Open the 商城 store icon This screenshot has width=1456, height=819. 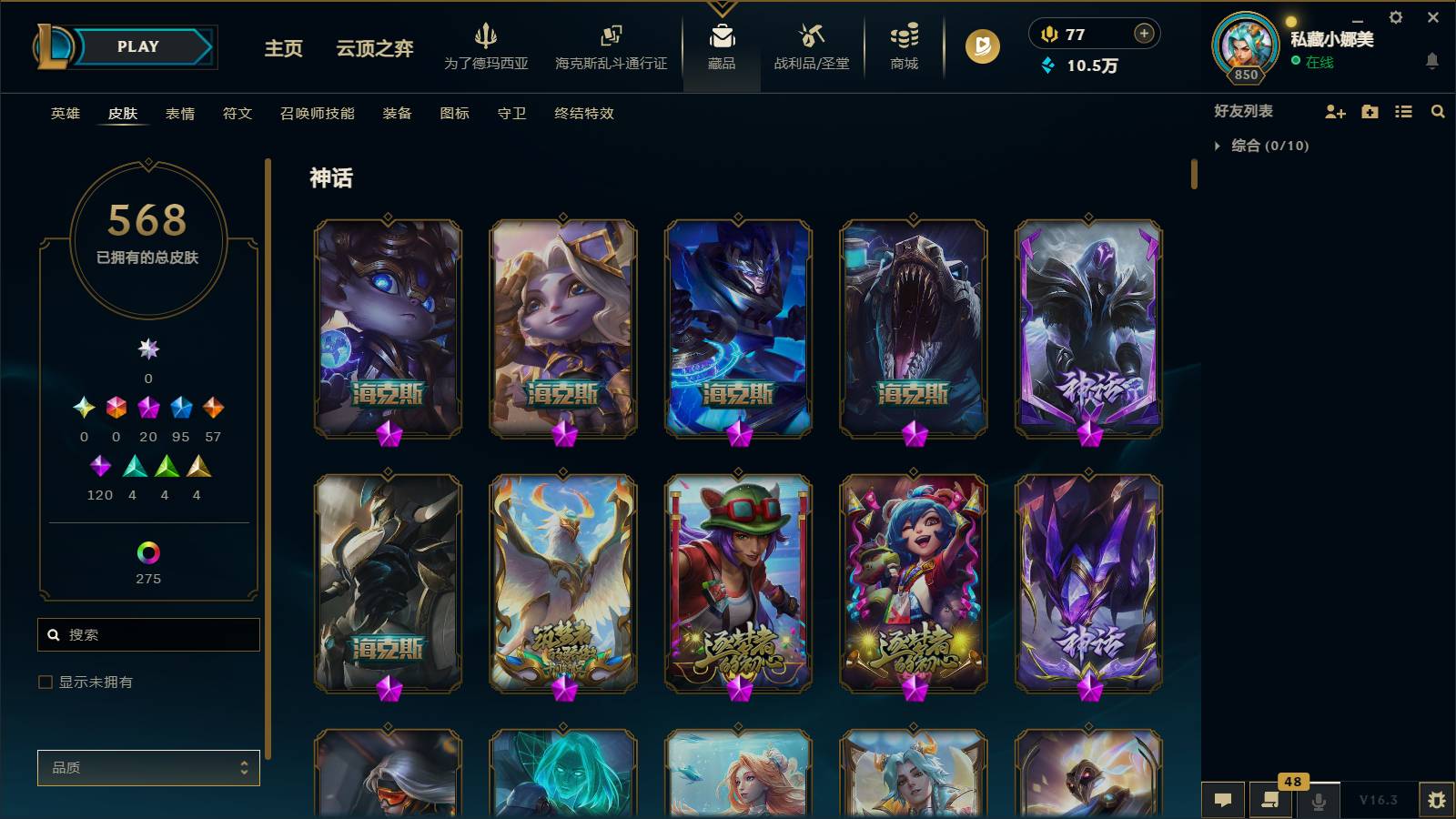click(902, 45)
